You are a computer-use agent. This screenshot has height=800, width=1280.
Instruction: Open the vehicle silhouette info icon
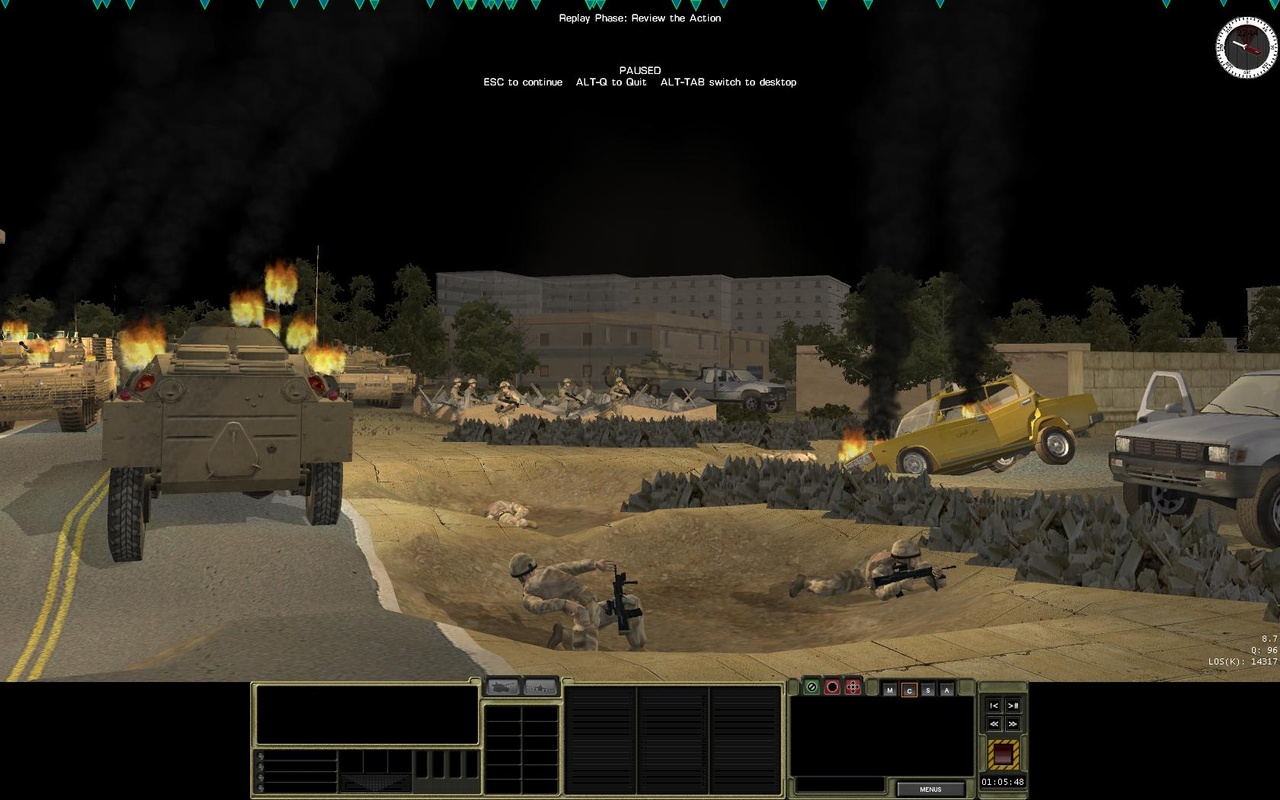pos(502,686)
